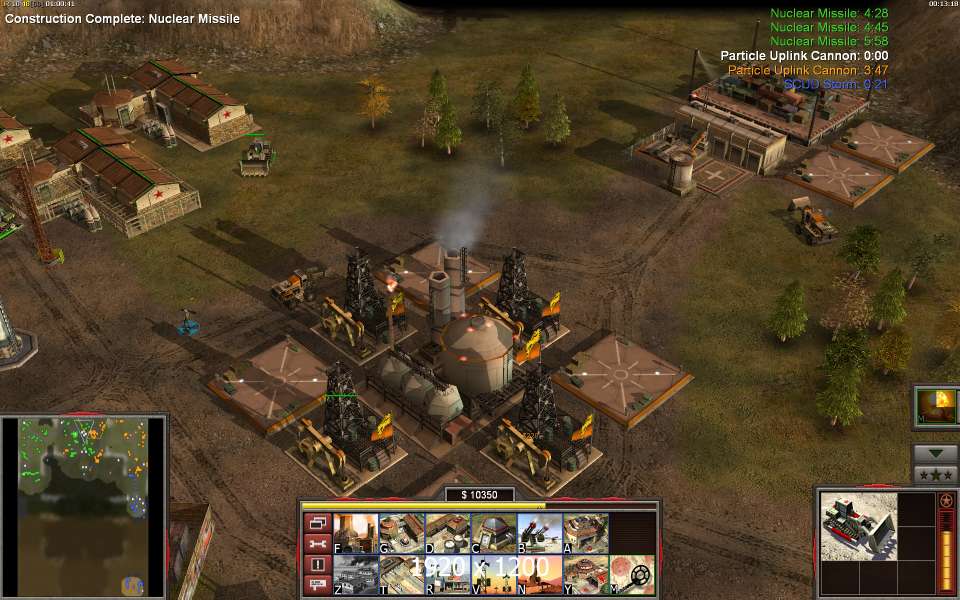Open the three-star General's promotions button

point(935,473)
